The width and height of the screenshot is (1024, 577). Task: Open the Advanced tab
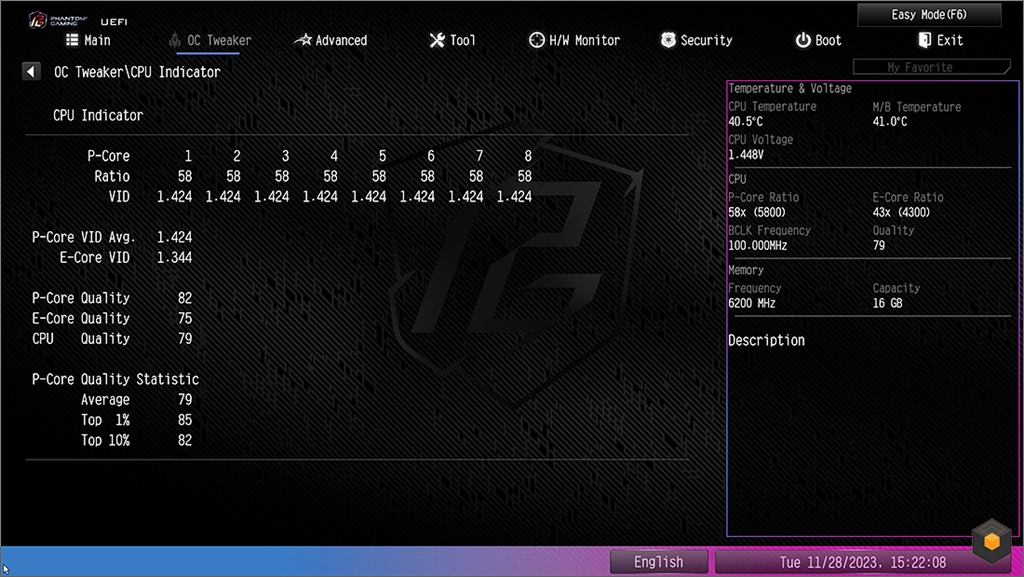pos(331,40)
